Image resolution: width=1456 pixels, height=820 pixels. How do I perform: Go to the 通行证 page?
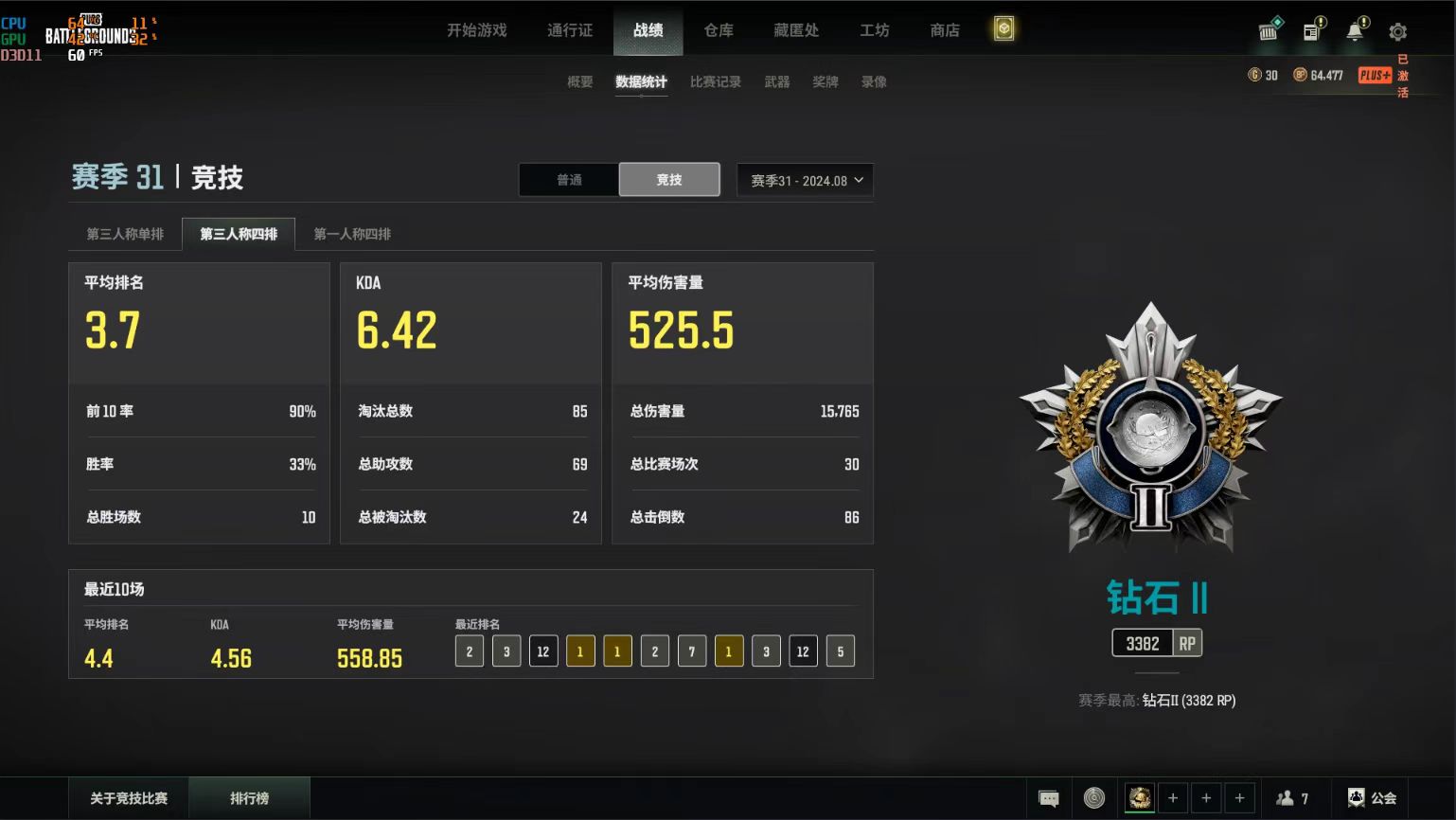click(569, 30)
